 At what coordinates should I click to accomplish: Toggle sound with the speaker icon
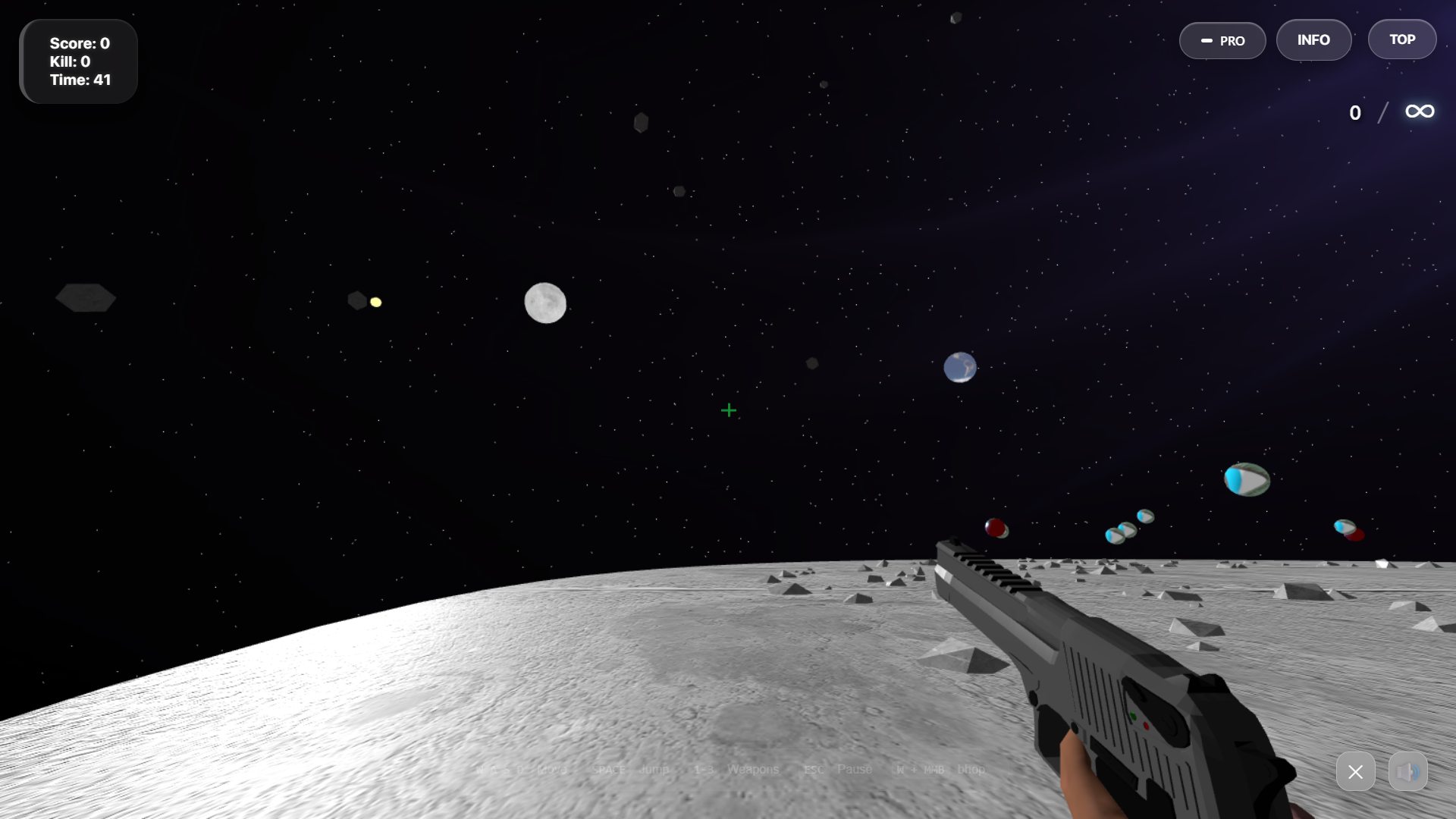click(x=1407, y=772)
